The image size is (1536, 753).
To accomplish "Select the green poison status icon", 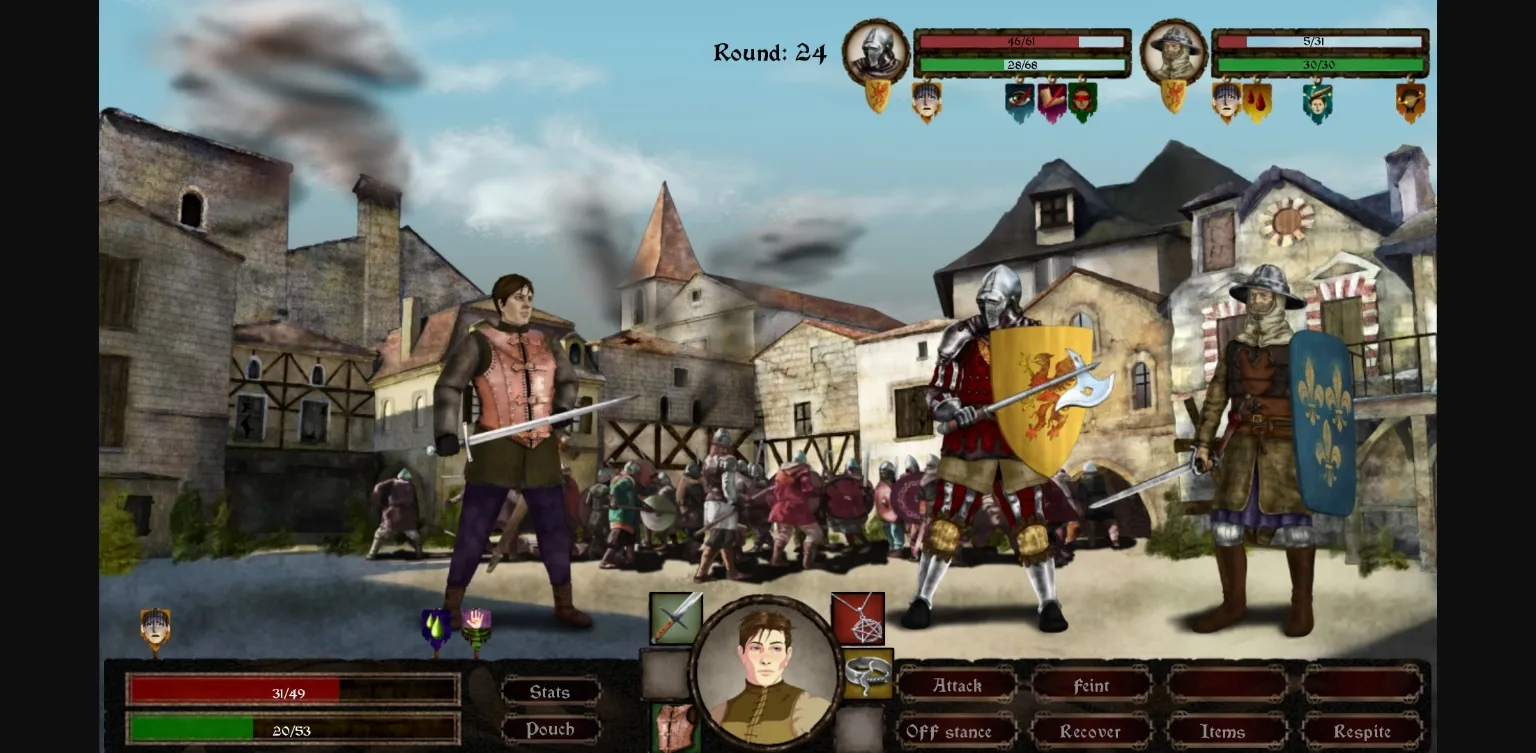I will 434,624.
